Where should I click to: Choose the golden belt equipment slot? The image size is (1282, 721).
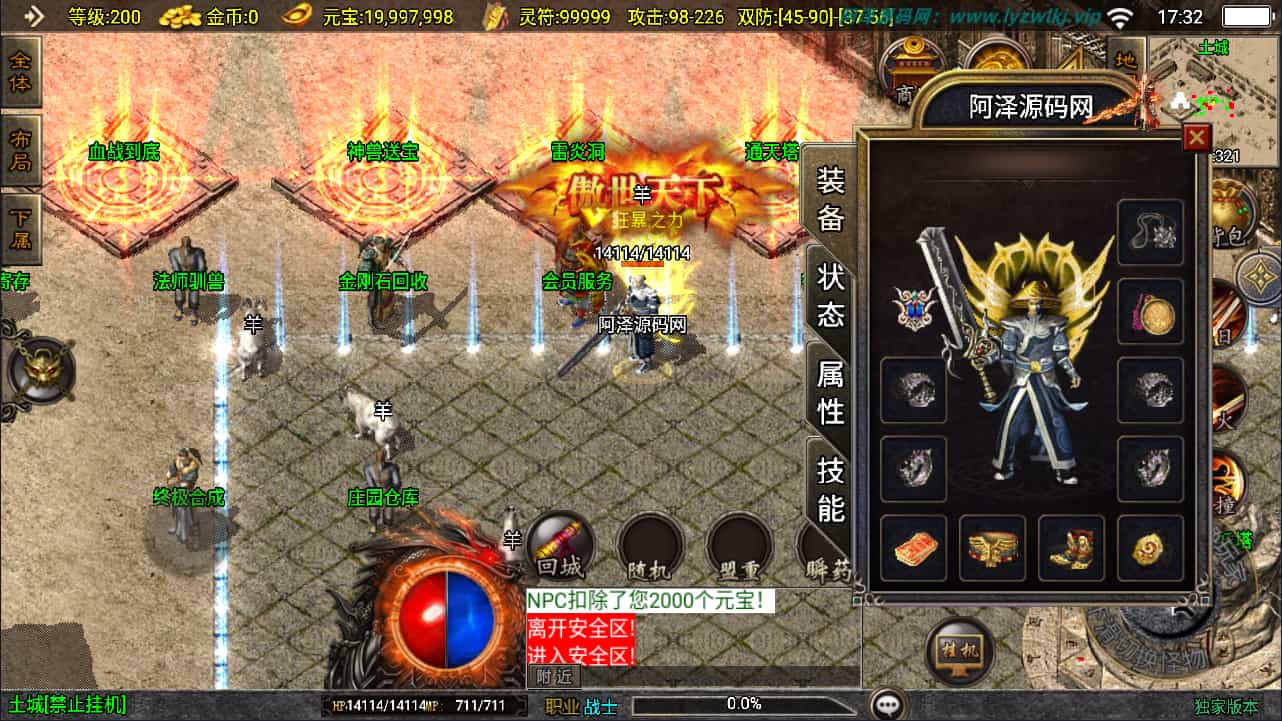tap(992, 548)
